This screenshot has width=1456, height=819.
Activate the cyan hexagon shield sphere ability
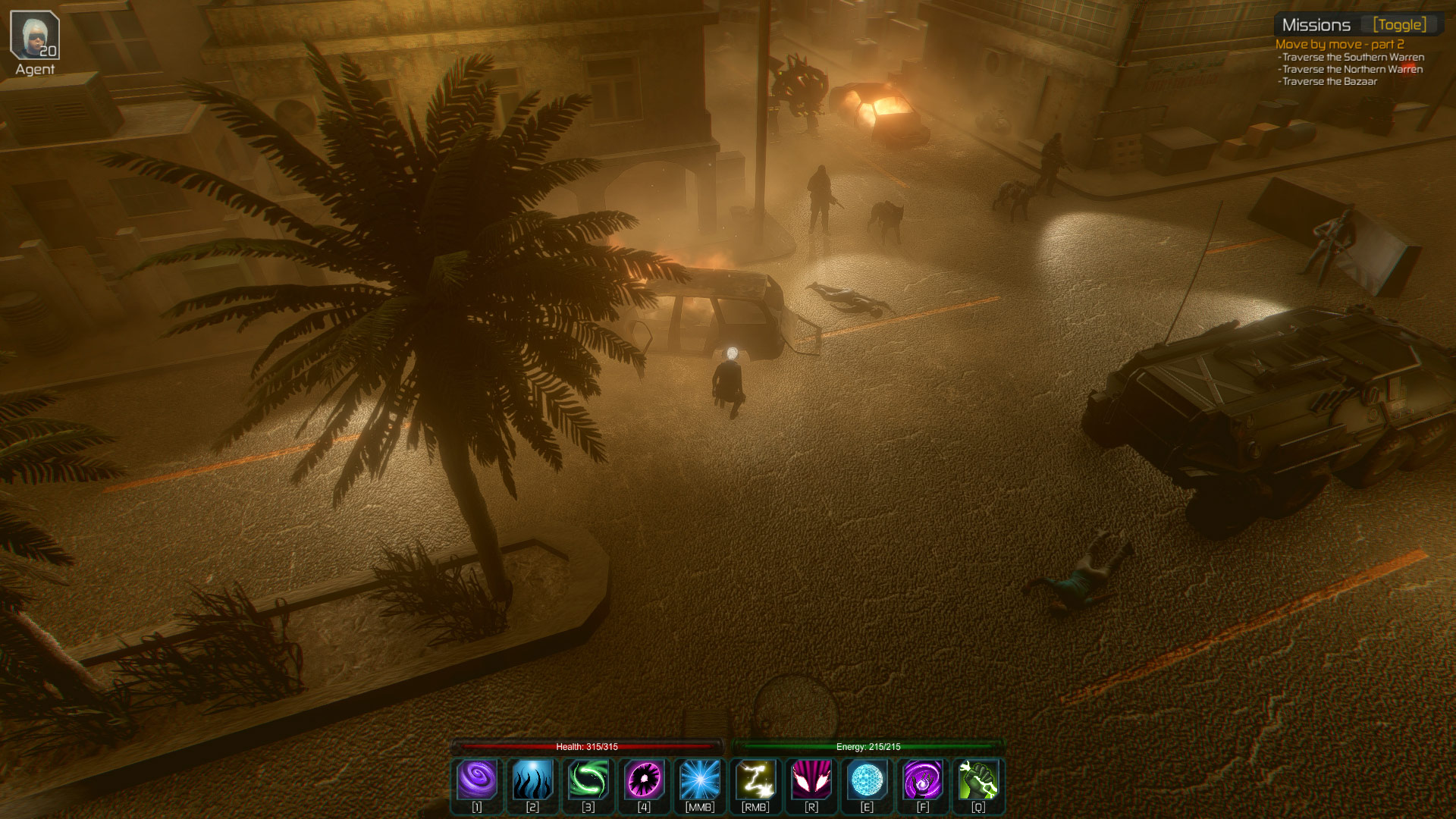(x=867, y=780)
